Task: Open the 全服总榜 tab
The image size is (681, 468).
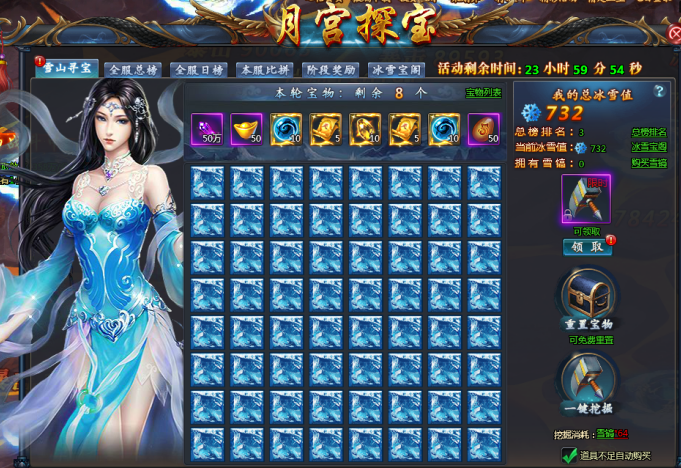Action: 134,70
